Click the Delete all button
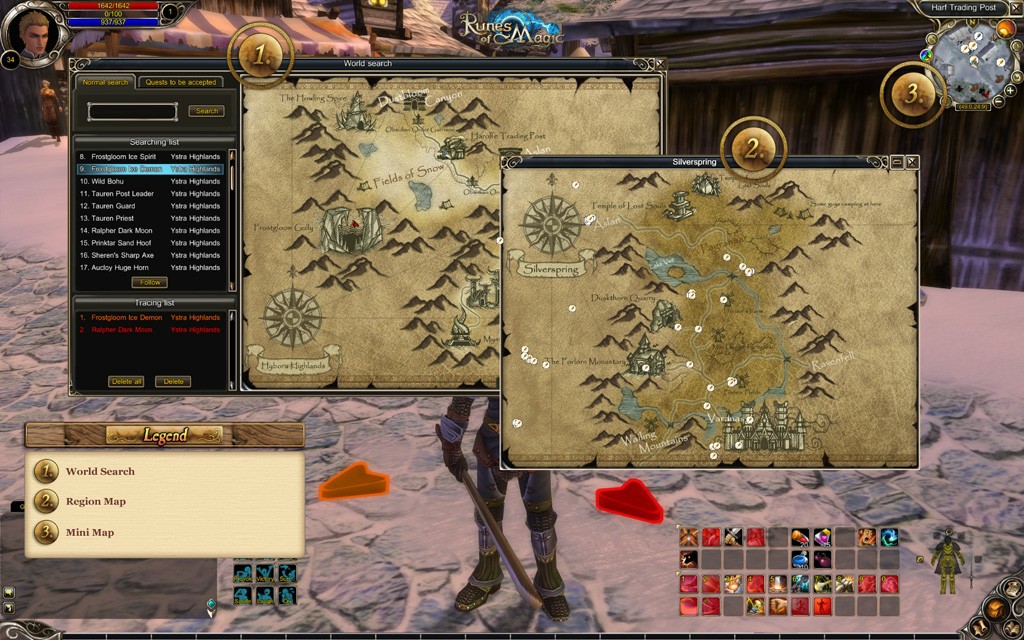This screenshot has width=1024, height=640. [126, 381]
